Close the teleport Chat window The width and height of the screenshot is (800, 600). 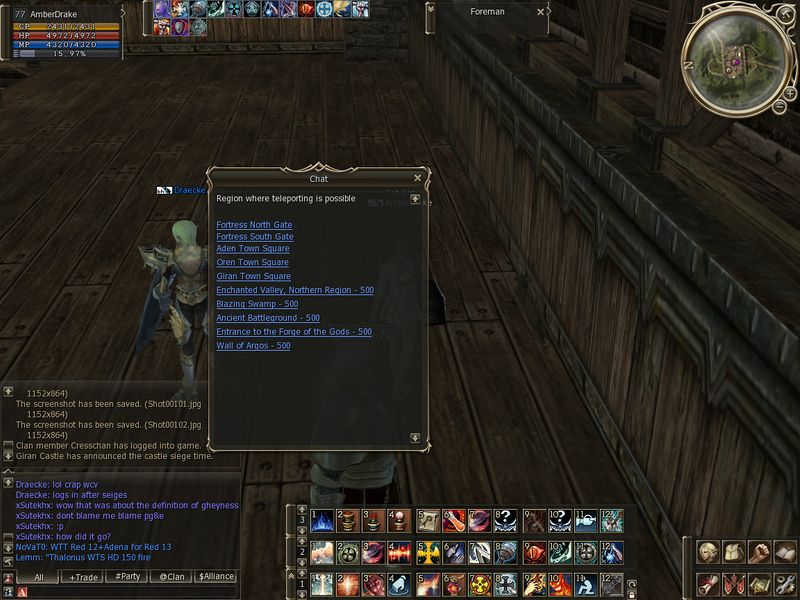click(x=417, y=178)
